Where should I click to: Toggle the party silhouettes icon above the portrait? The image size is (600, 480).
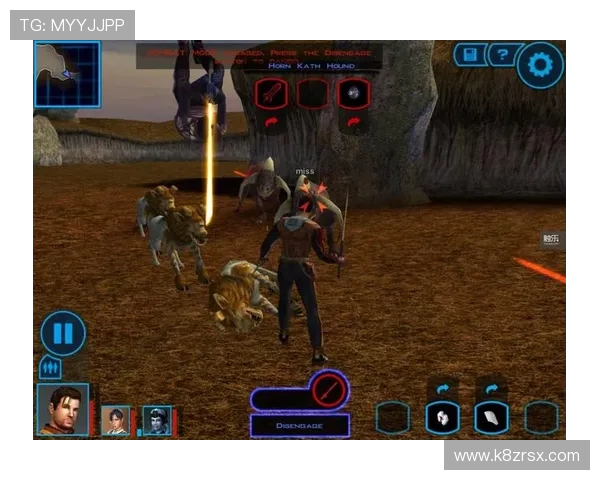tap(50, 369)
